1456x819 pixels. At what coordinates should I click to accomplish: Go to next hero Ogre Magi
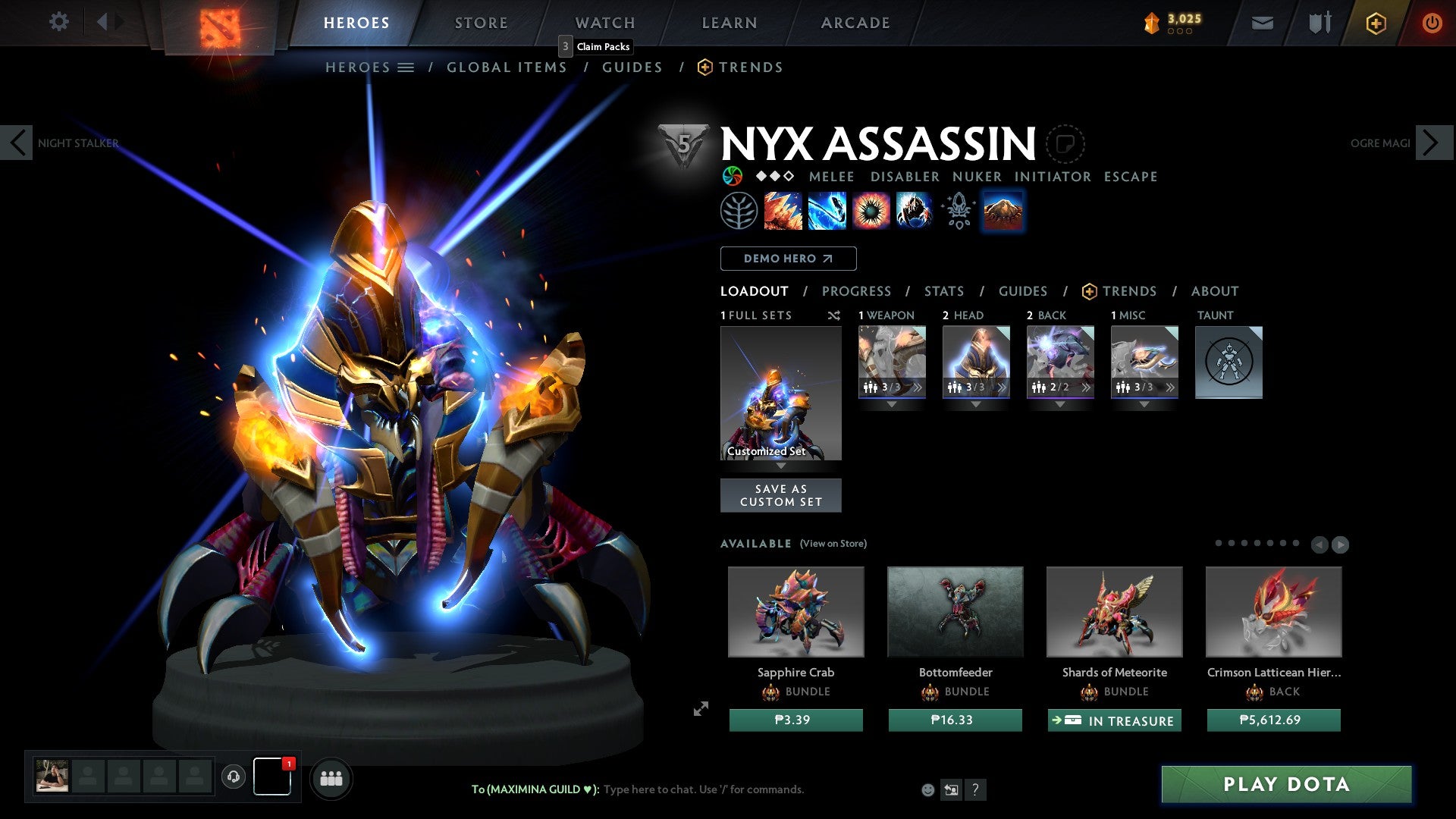click(1432, 143)
